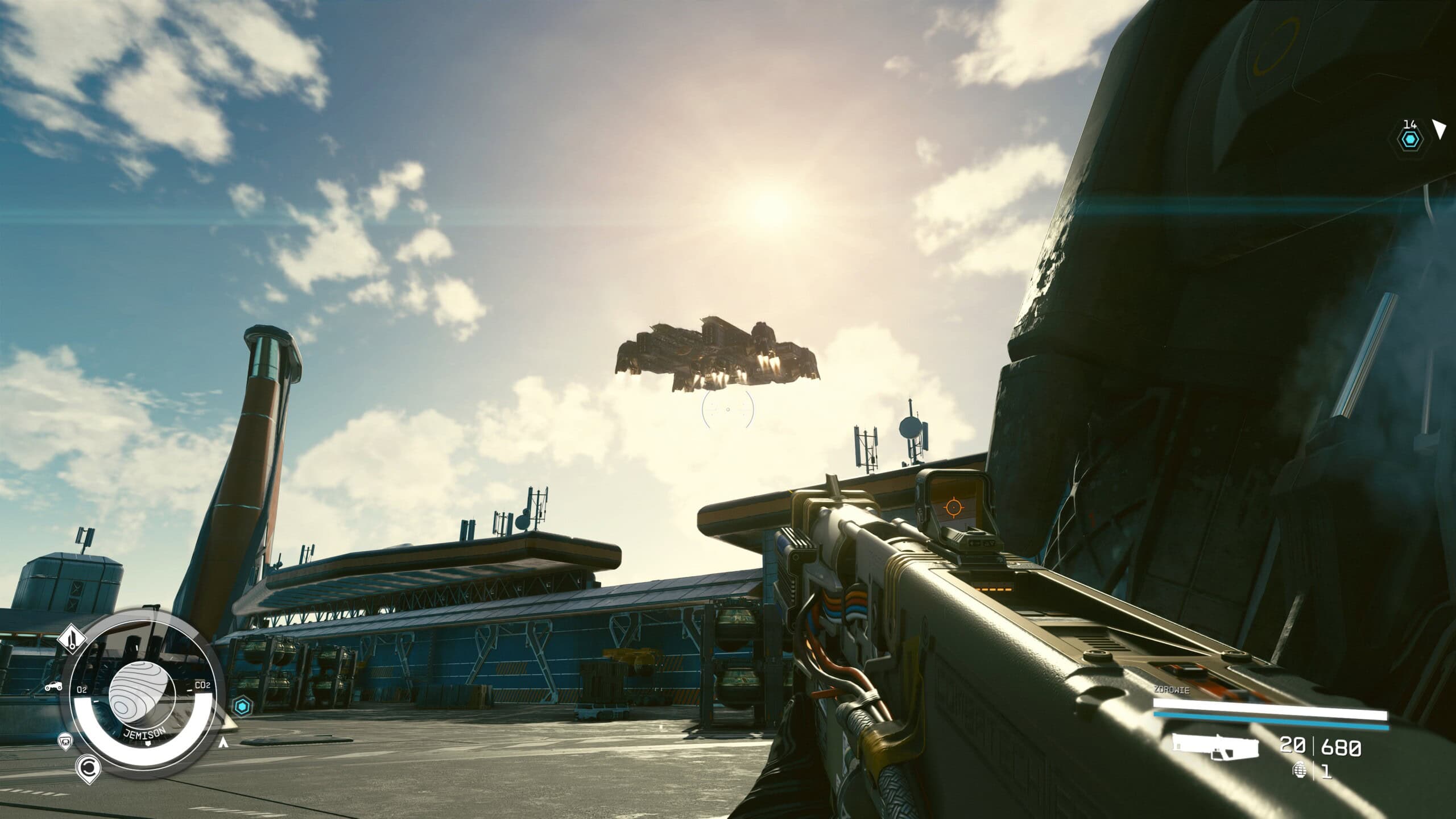Click the white arrowhead marker right of the compass

[224, 742]
